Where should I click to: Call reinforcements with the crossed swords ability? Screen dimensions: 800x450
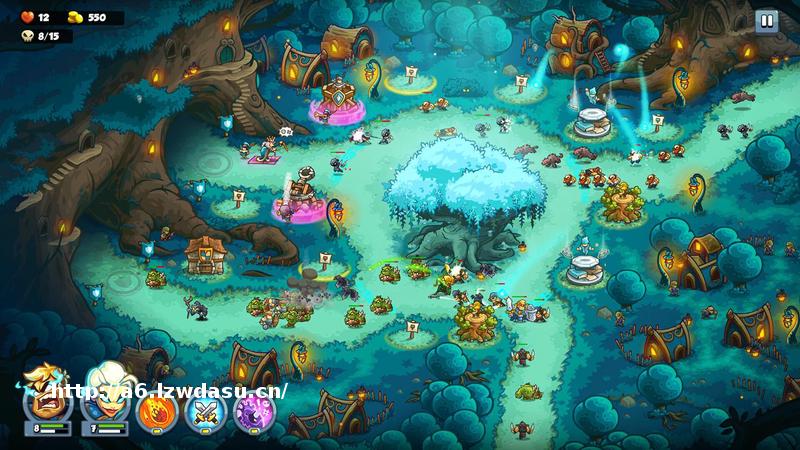[x=206, y=411]
